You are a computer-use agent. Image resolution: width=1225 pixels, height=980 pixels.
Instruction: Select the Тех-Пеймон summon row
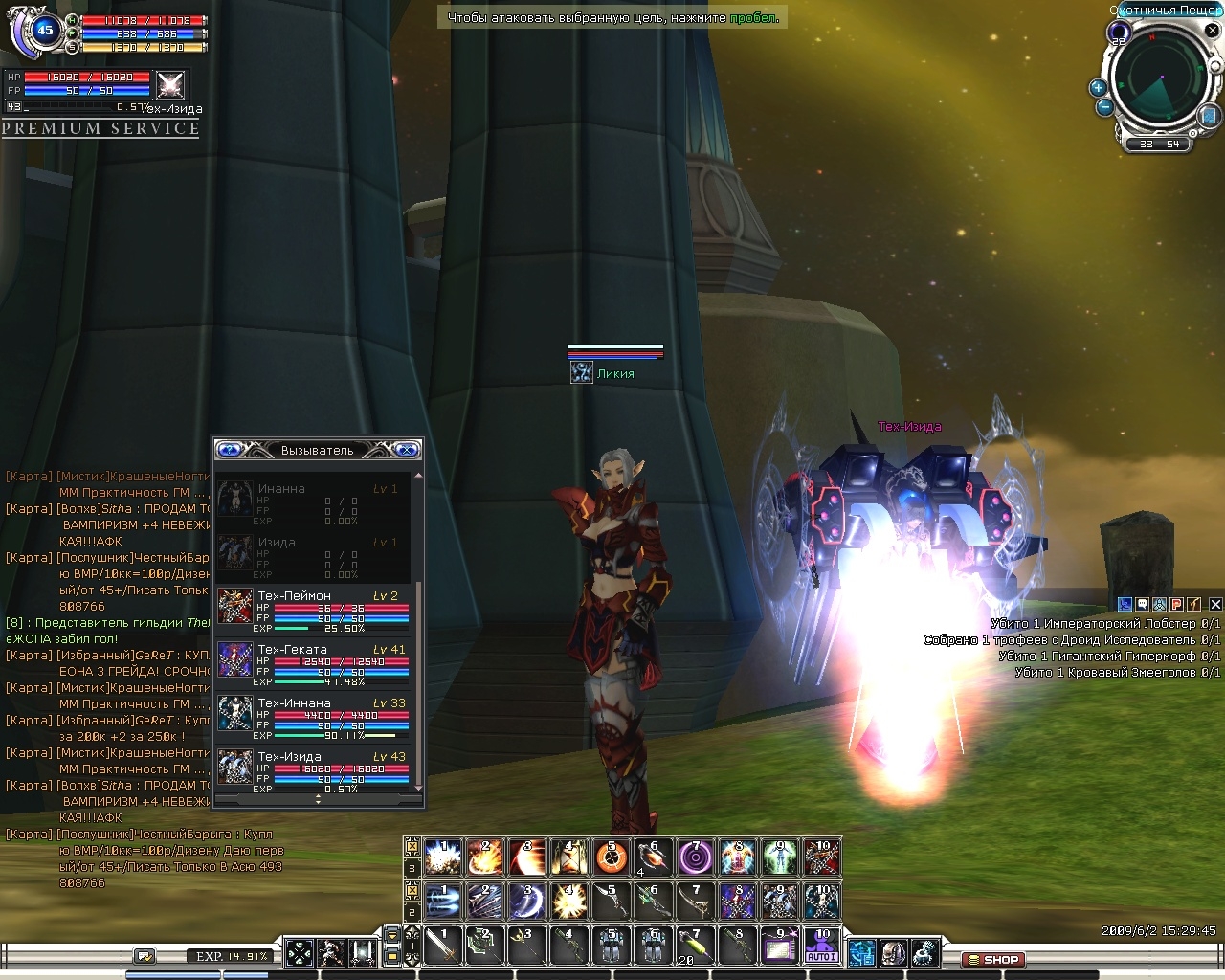coord(314,611)
